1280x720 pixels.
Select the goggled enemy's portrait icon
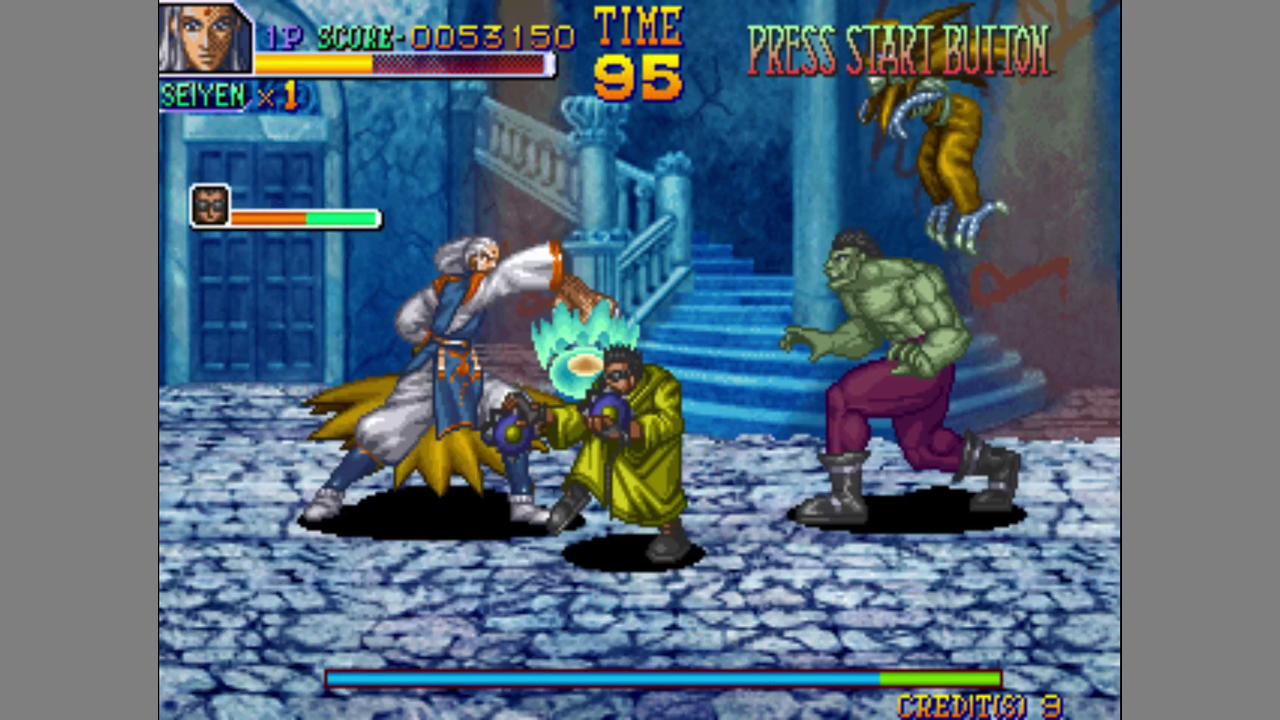pyautogui.click(x=210, y=206)
